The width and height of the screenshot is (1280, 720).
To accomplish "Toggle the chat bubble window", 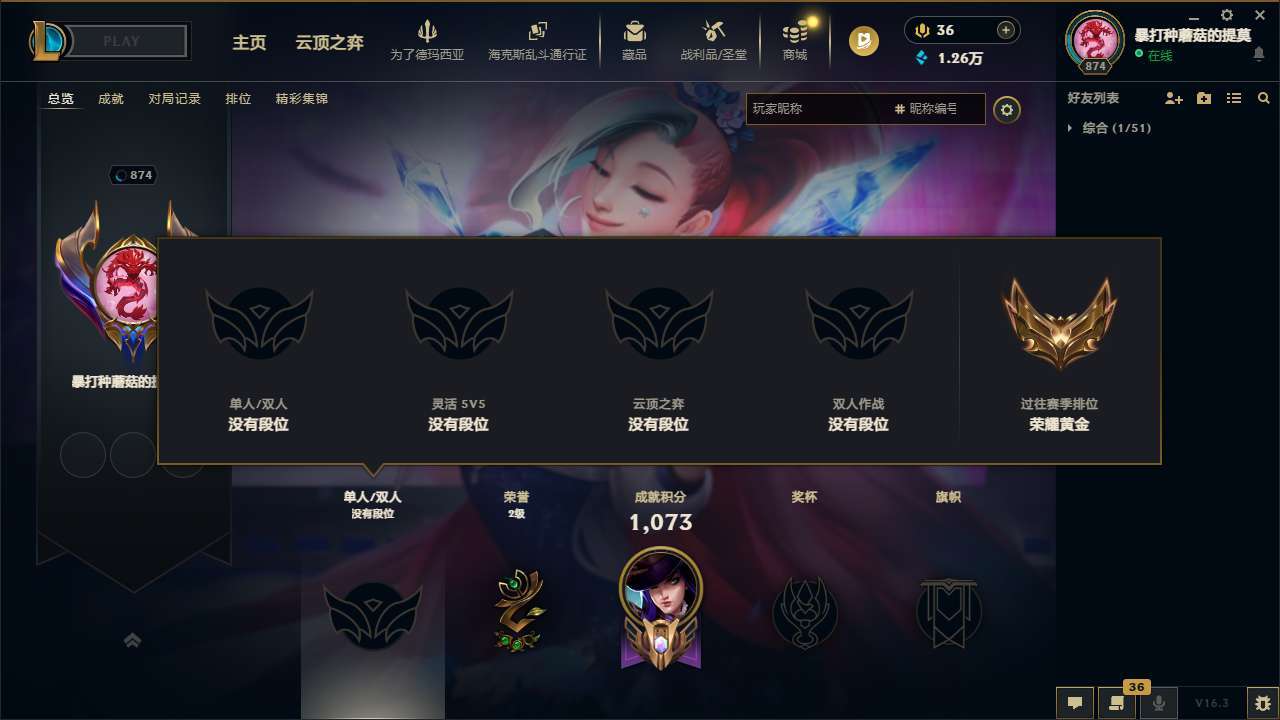I will point(1075,703).
